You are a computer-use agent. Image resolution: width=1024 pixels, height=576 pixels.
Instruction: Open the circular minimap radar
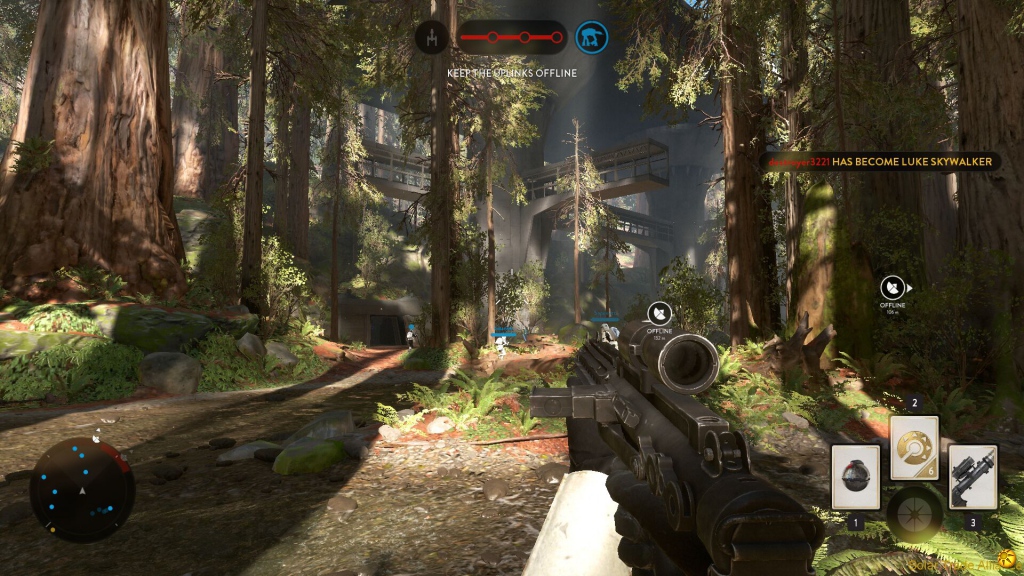pos(81,489)
